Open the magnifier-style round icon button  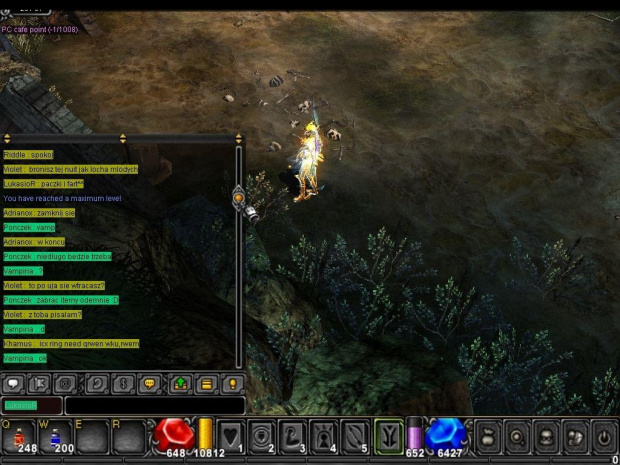[517, 437]
